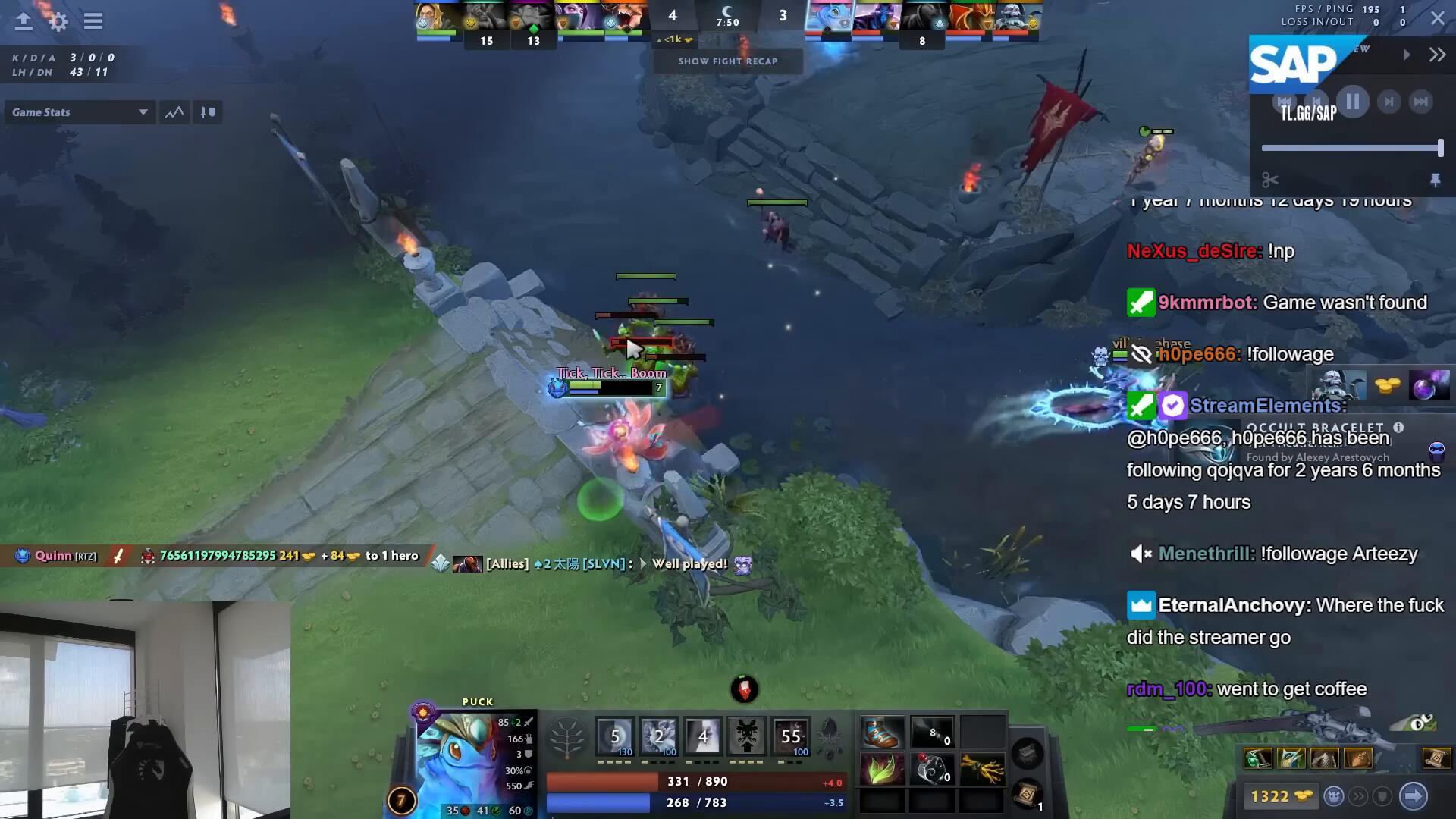Use the town portal scroll slot
1456x819 pixels.
[1028, 794]
